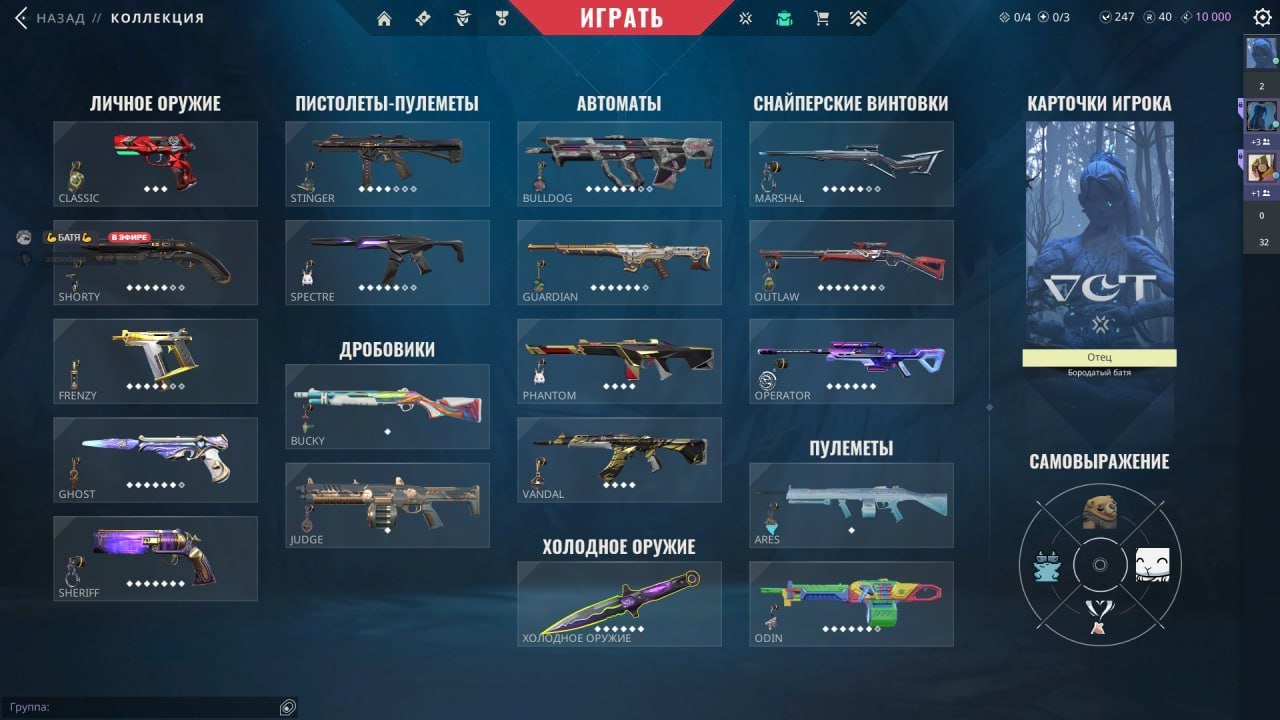
Task: Select the Spectre SMG slot
Action: pyautogui.click(x=387, y=262)
